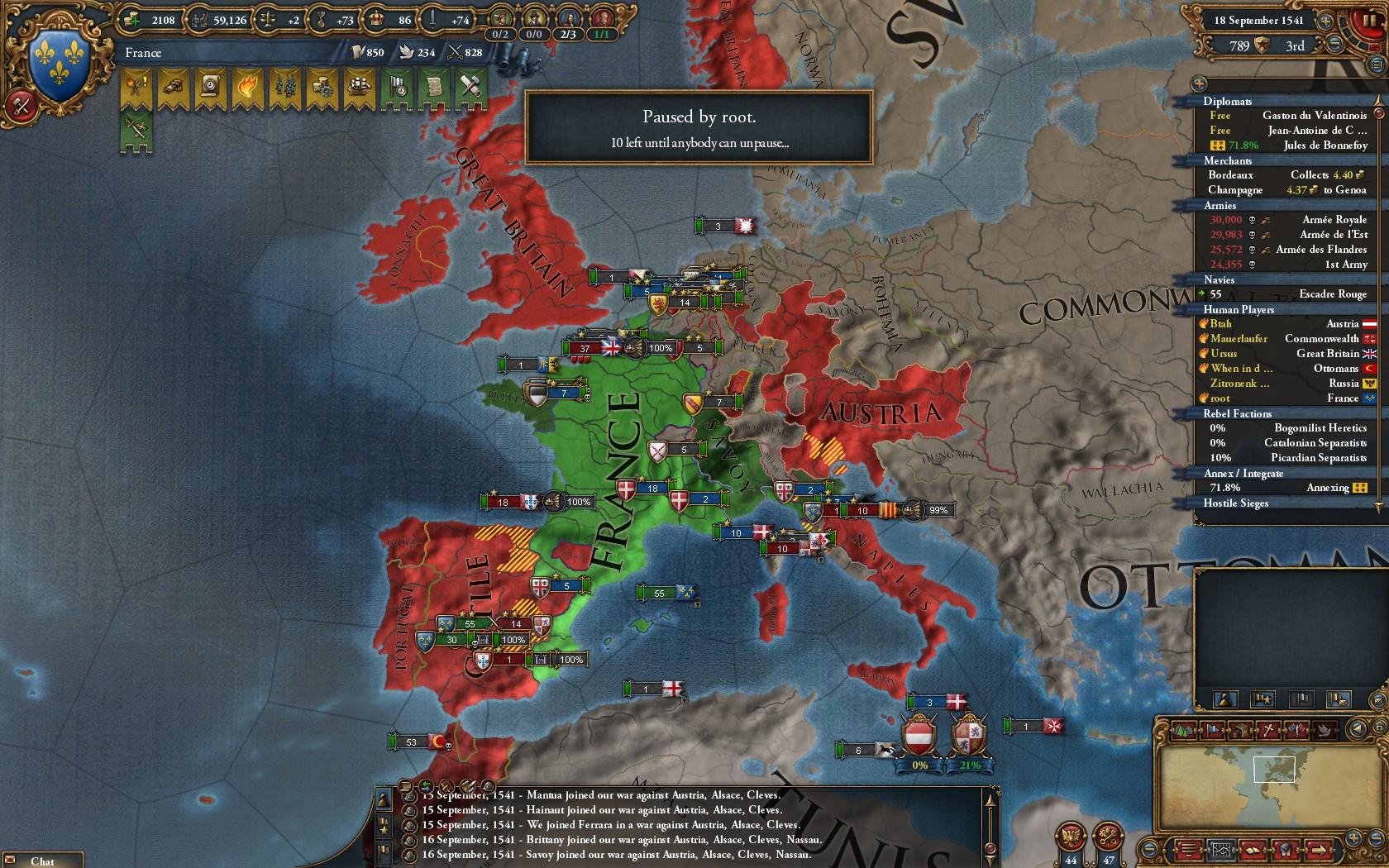Screen dimensions: 1389x868
Task: Collapse the Rebel Factions section
Action: click(1234, 413)
